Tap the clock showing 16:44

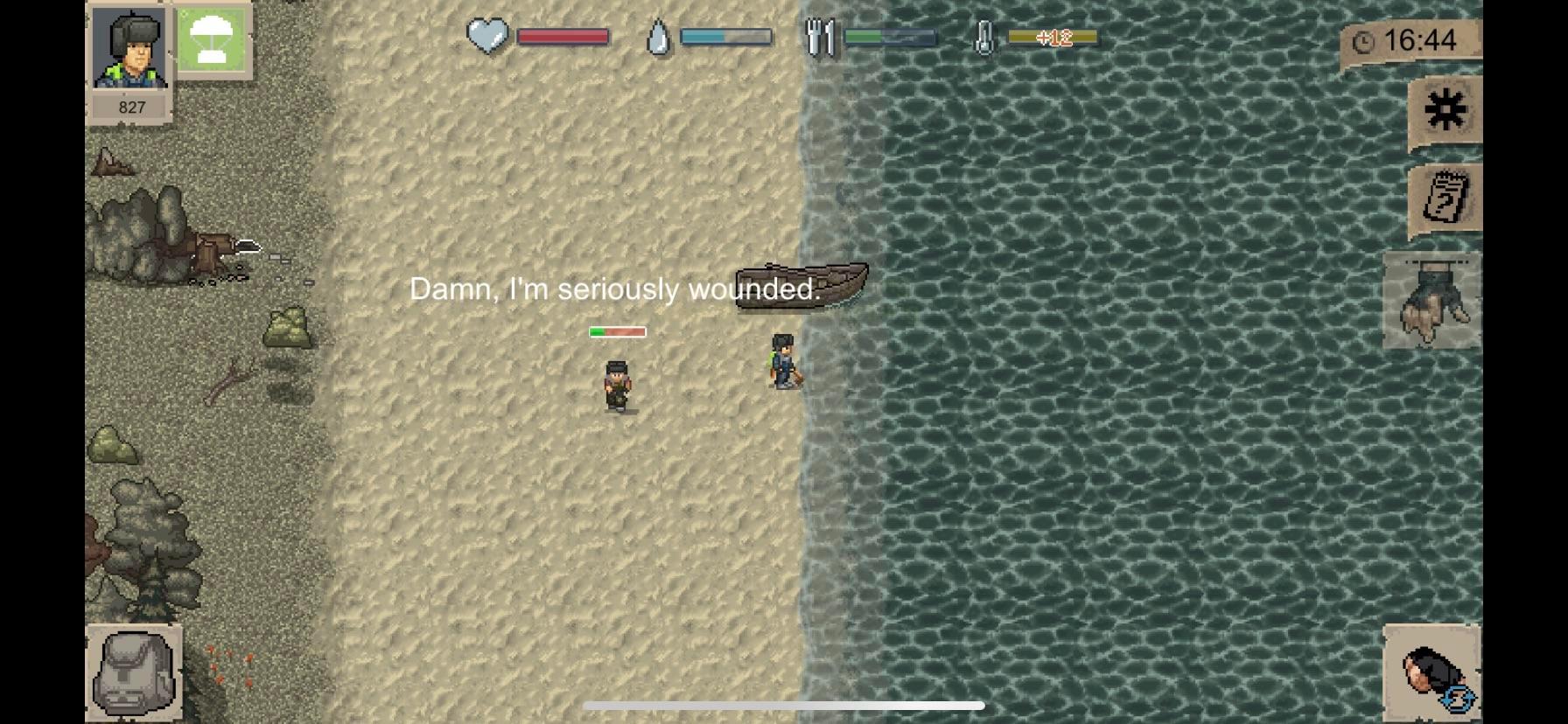tap(1414, 39)
